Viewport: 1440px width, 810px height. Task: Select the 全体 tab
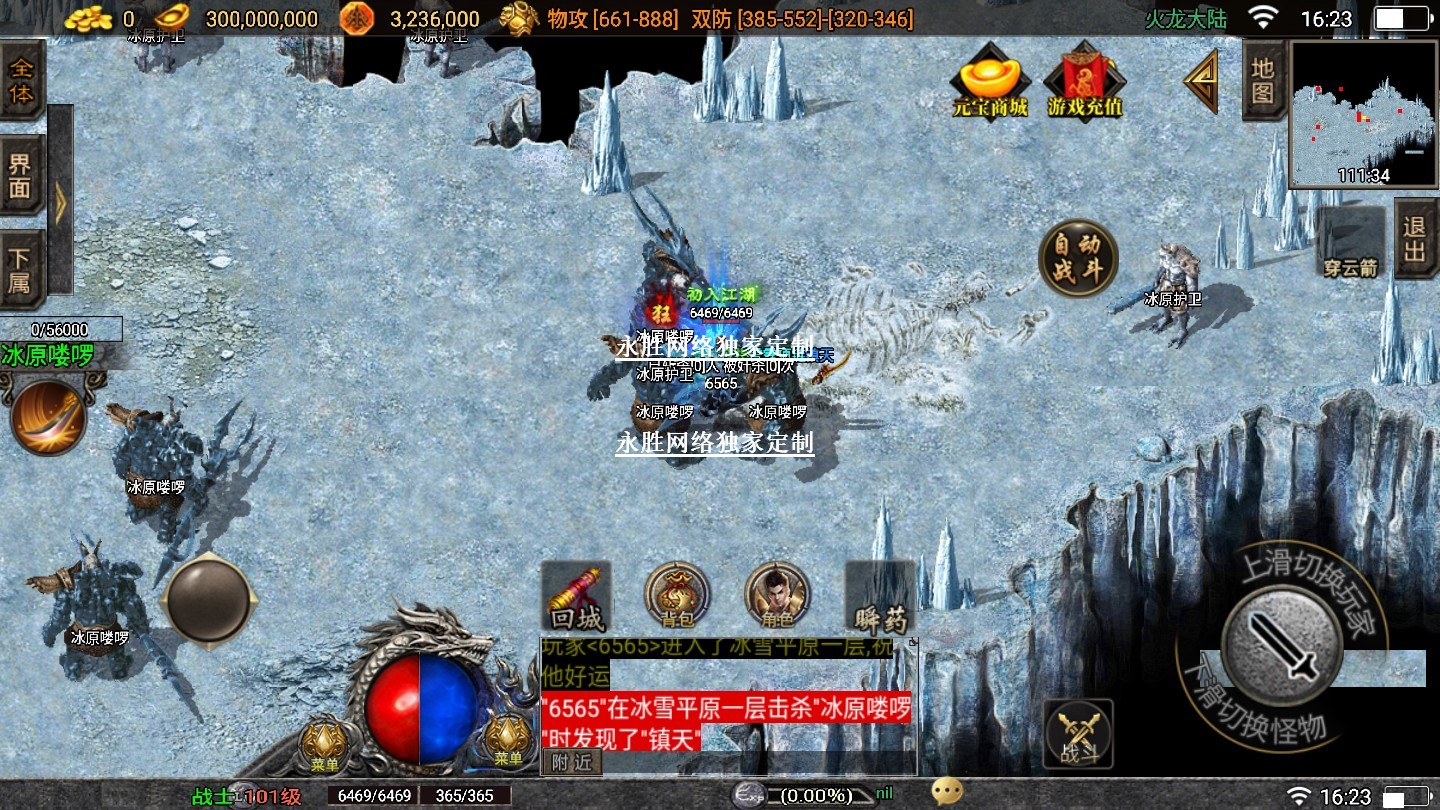pos(21,82)
